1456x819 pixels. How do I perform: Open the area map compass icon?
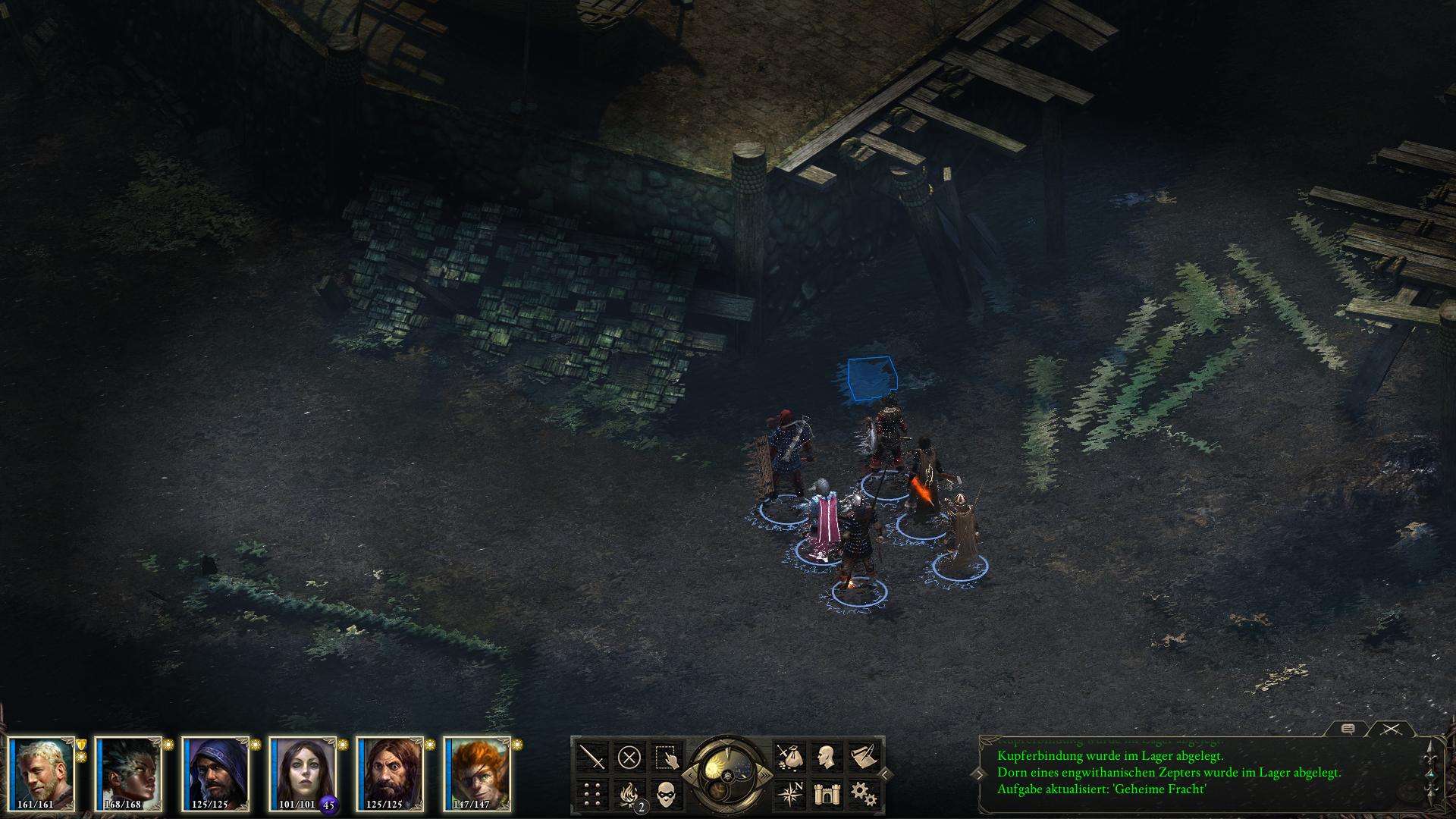pos(789,794)
